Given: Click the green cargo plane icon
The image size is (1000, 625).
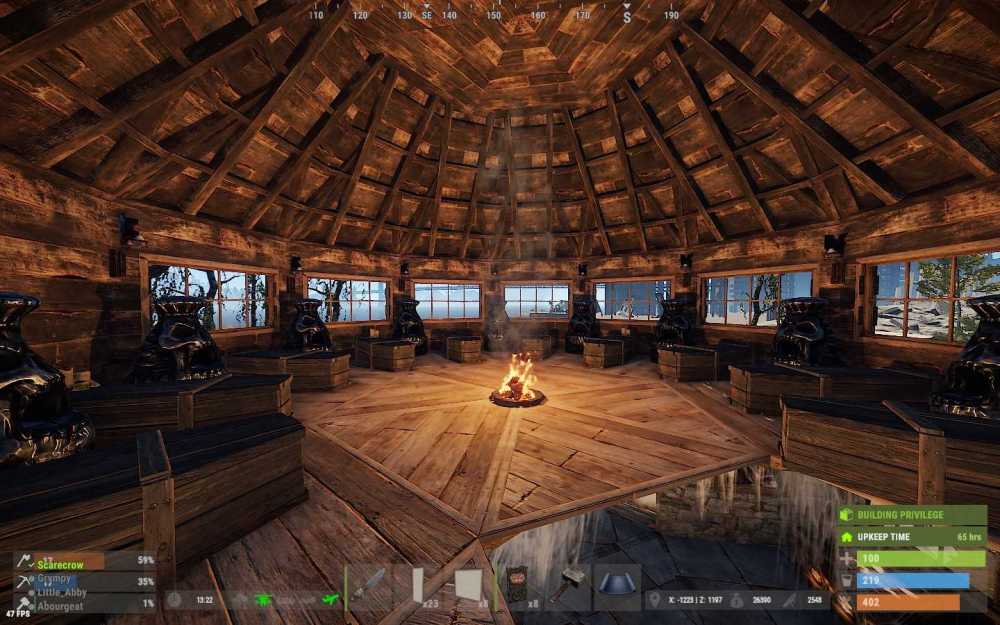Looking at the screenshot, I should tap(330, 599).
